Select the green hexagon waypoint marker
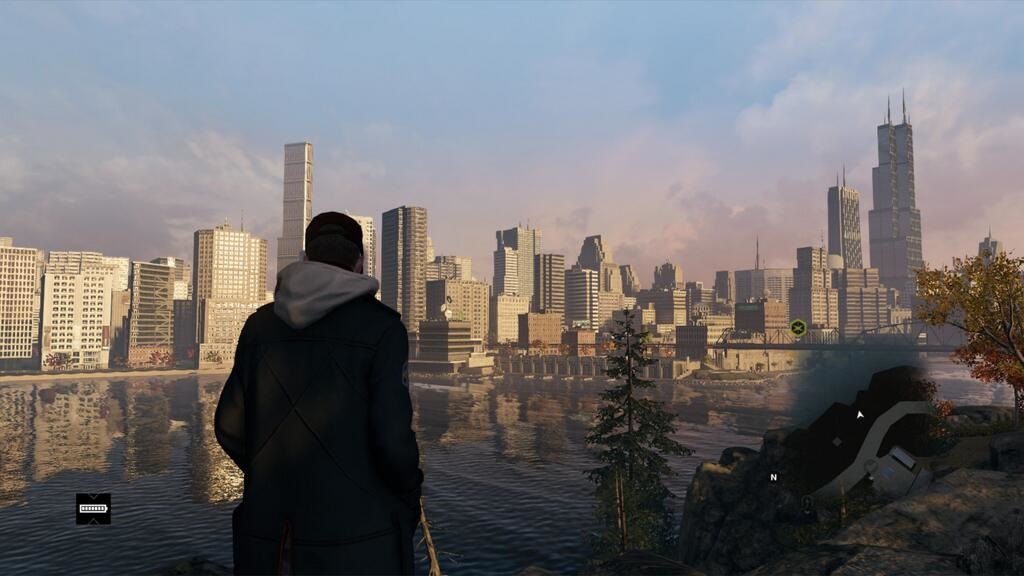This screenshot has width=1024, height=576. pos(798,327)
